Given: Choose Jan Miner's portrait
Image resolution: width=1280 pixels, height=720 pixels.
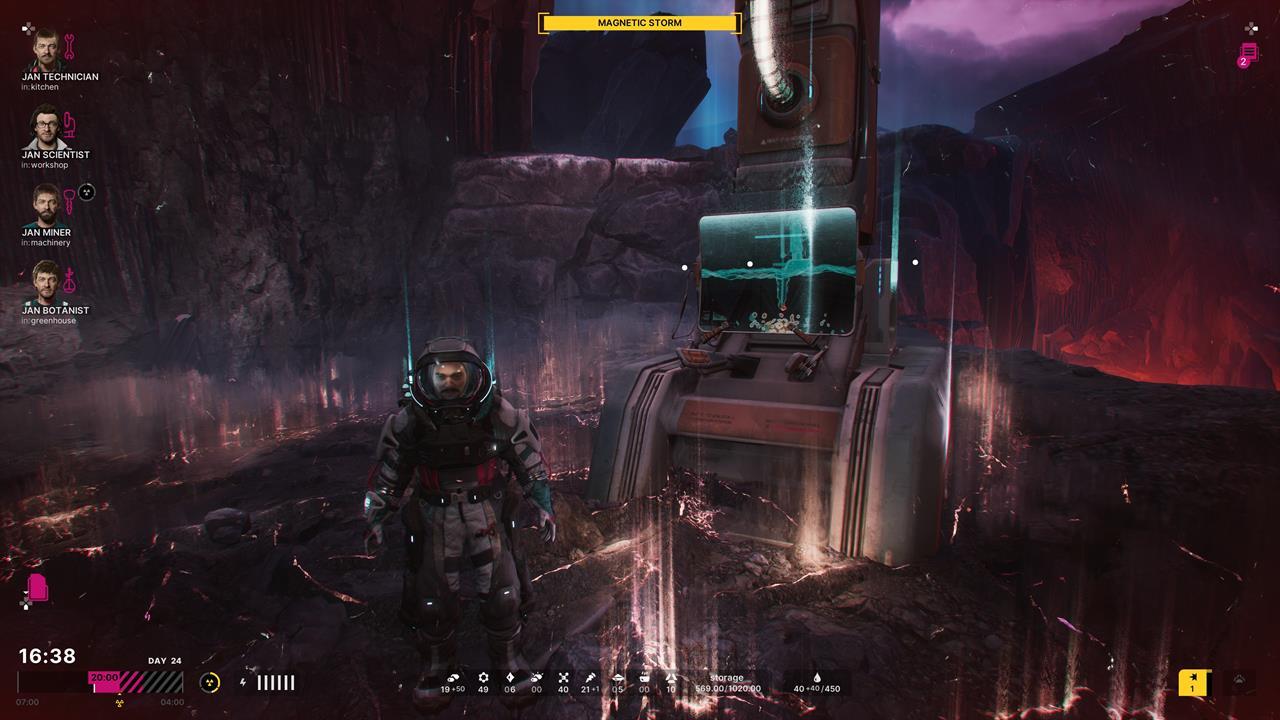Looking at the screenshot, I should 45,204.
